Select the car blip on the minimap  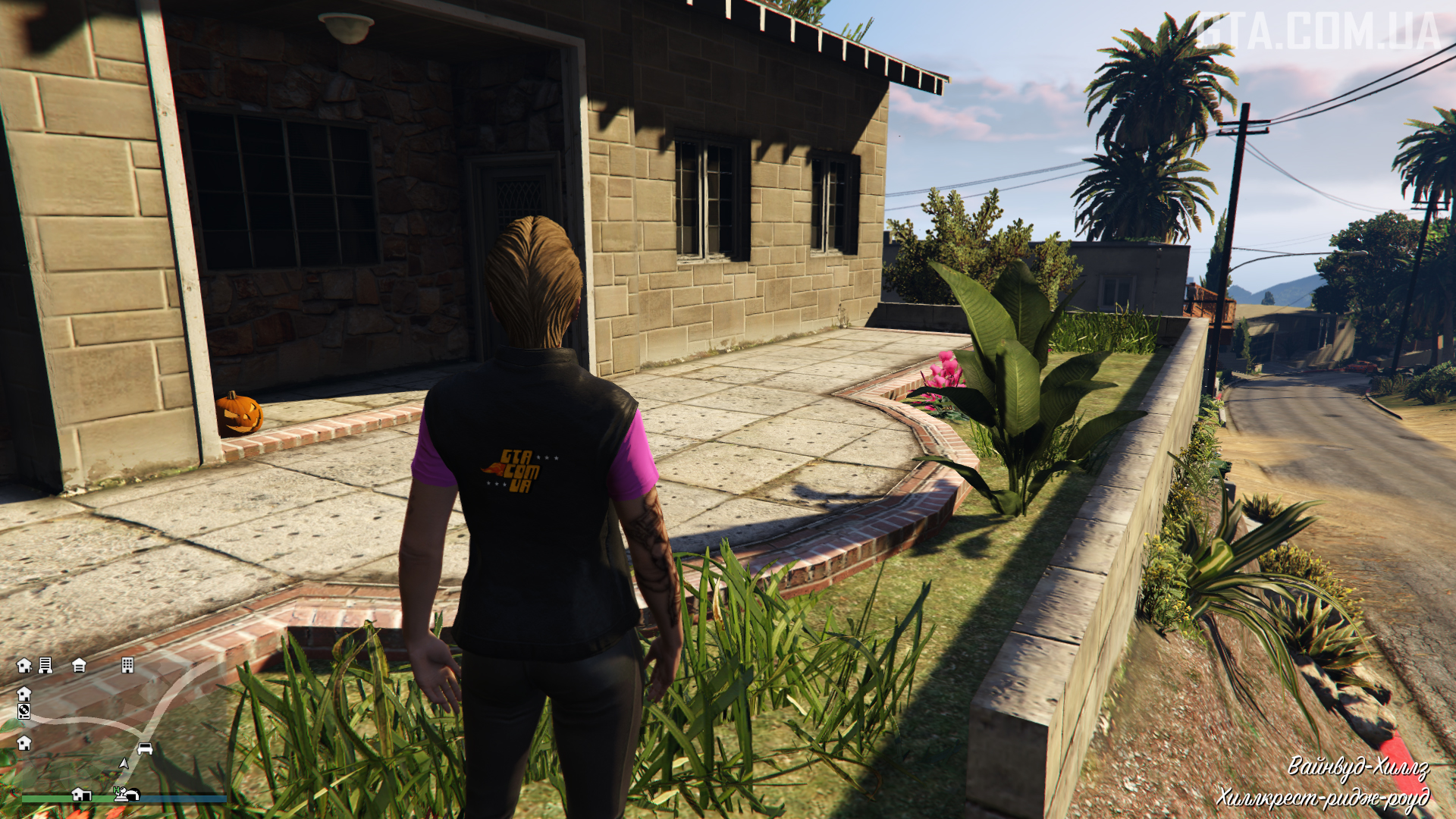[145, 749]
